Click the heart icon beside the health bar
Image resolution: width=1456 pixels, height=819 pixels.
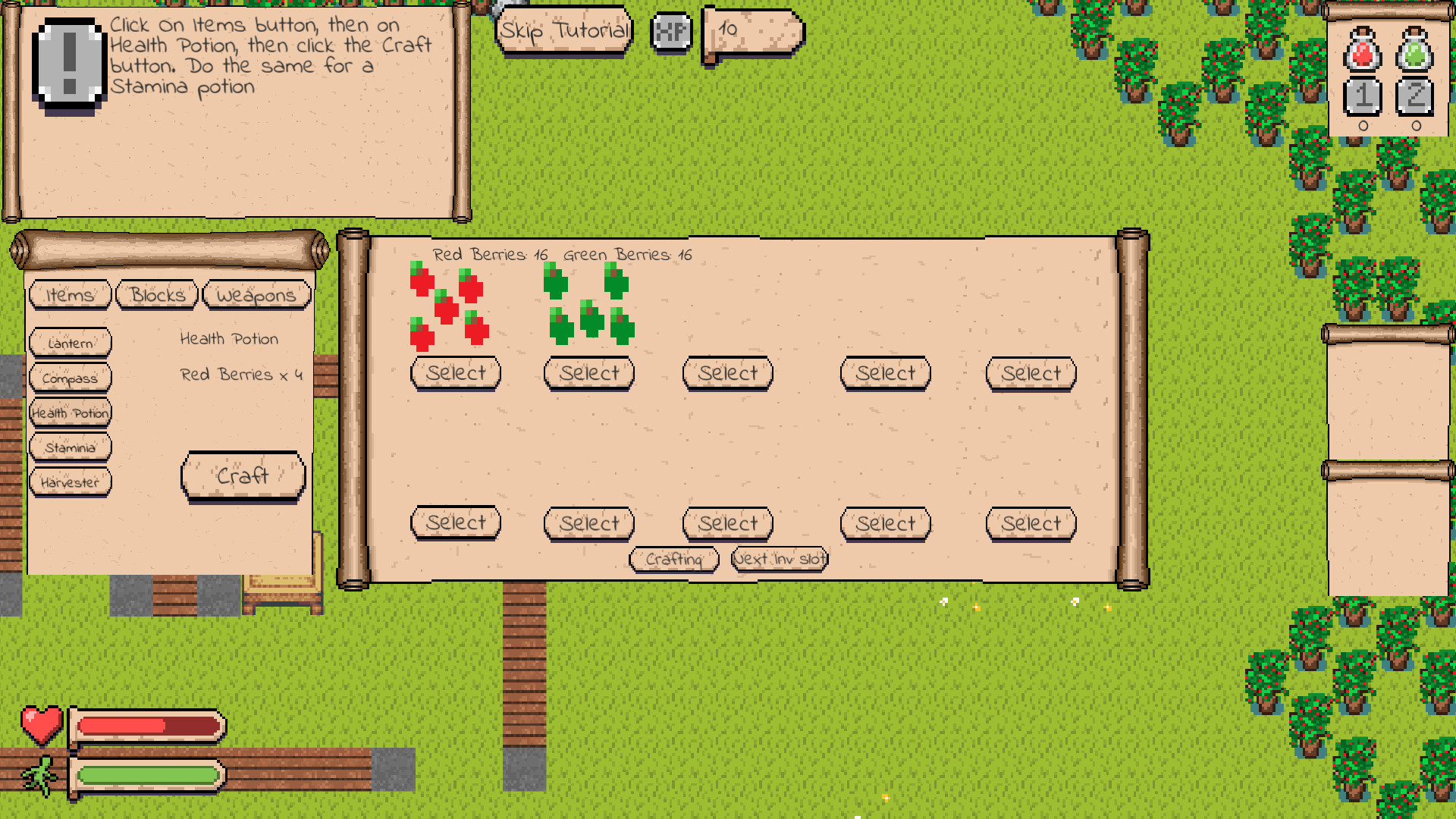42,726
